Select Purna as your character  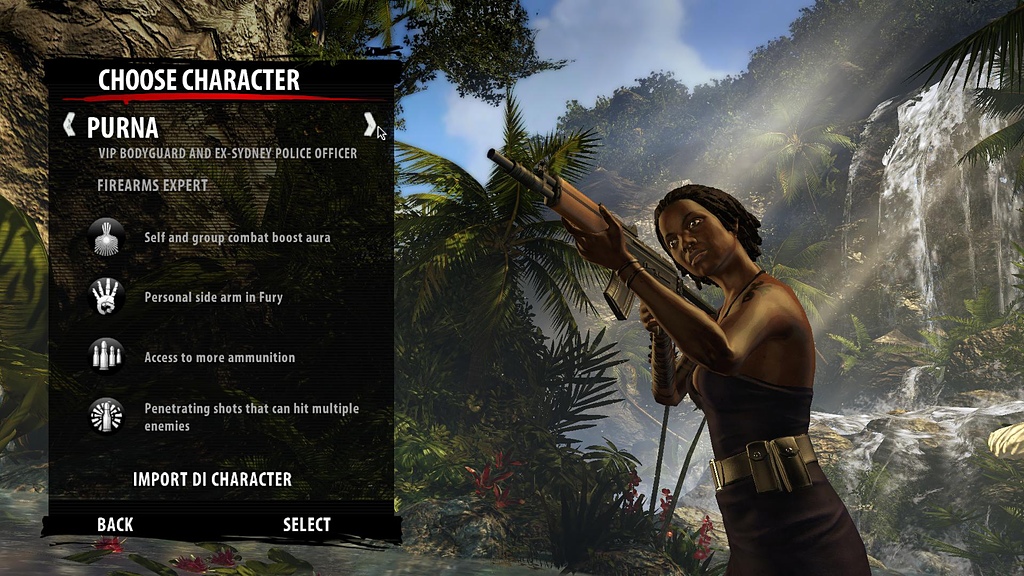tap(306, 524)
